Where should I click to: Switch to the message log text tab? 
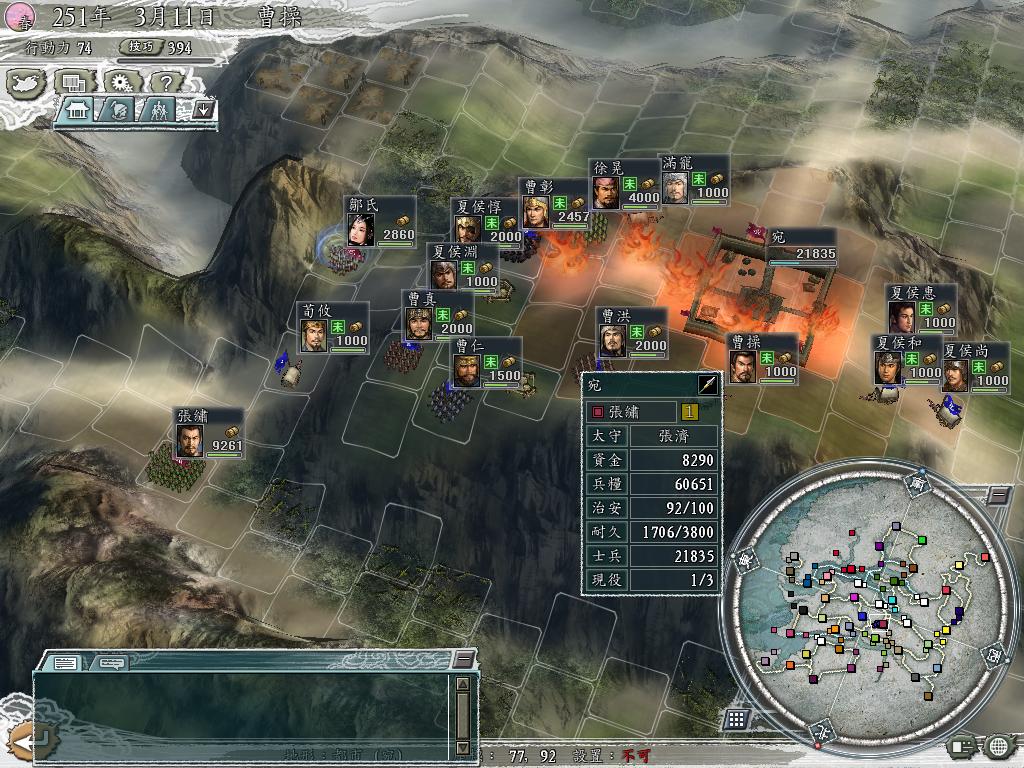pyautogui.click(x=66, y=662)
